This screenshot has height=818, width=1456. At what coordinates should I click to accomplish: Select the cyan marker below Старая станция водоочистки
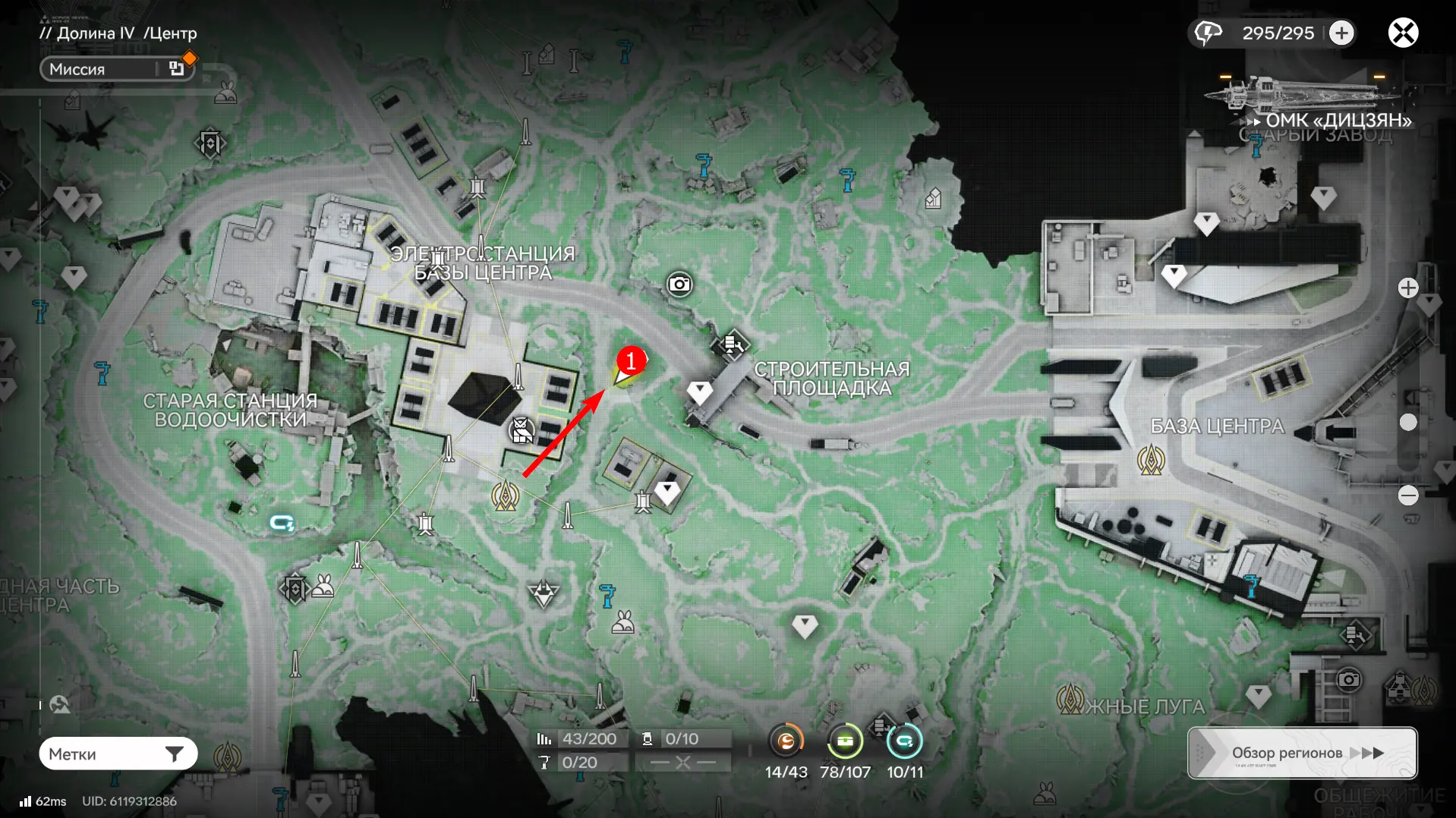[x=282, y=523]
